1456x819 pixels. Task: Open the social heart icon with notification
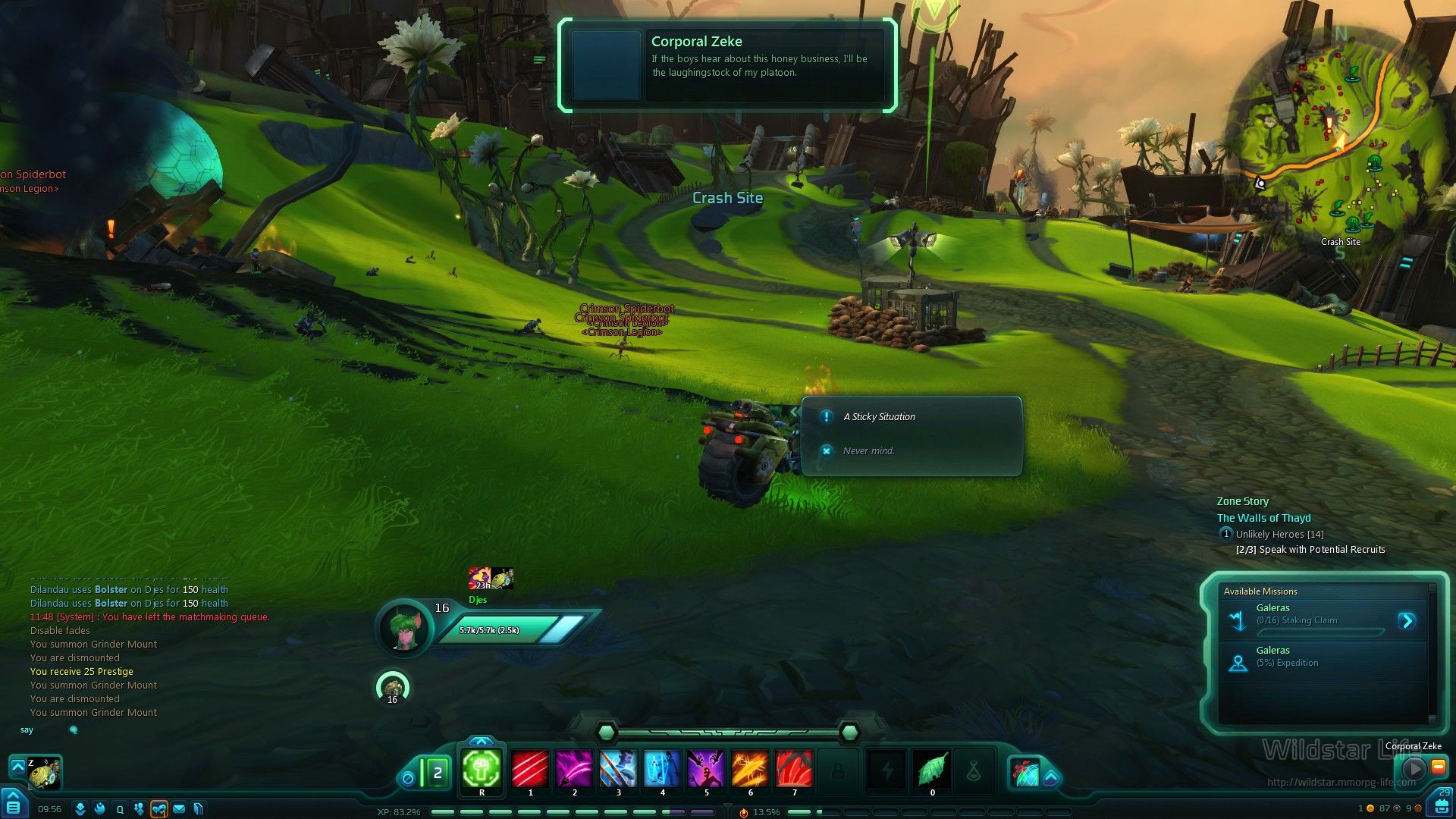tap(158, 809)
